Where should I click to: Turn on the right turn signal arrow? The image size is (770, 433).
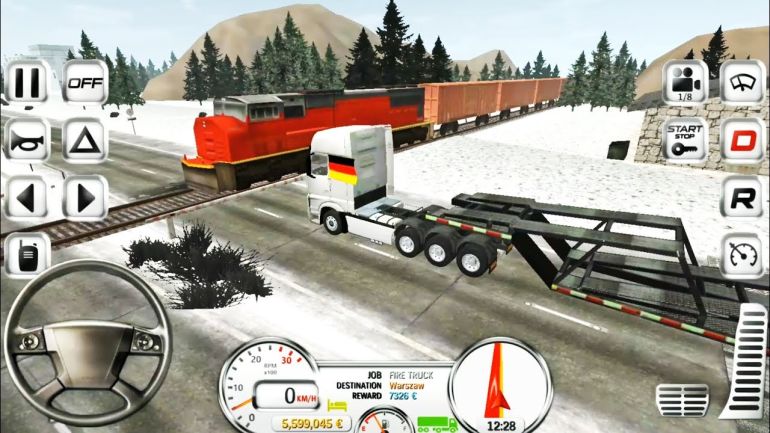pyautogui.click(x=85, y=198)
